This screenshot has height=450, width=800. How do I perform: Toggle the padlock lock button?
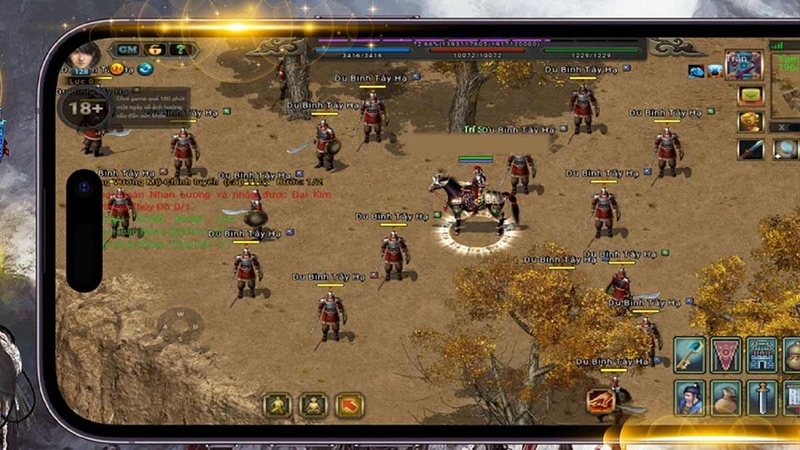155,49
